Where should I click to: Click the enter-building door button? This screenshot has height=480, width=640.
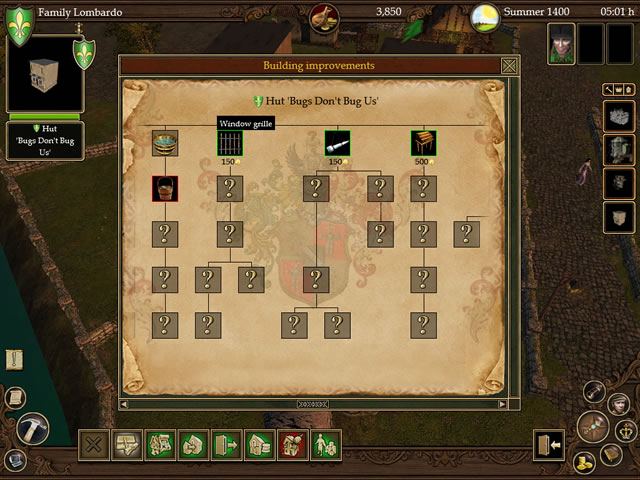pyautogui.click(x=549, y=445)
